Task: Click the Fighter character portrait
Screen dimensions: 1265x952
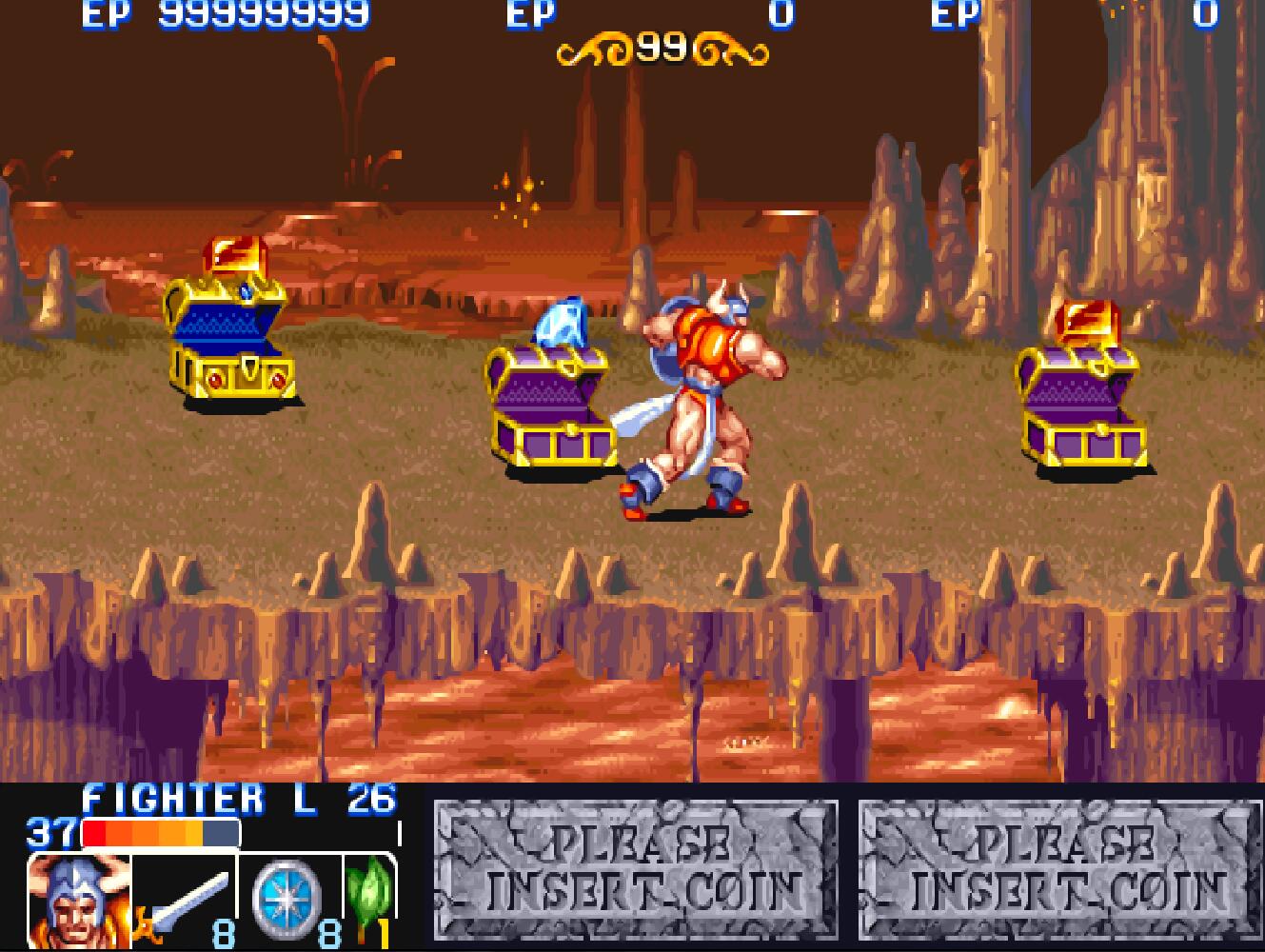Action: pyautogui.click(x=78, y=902)
